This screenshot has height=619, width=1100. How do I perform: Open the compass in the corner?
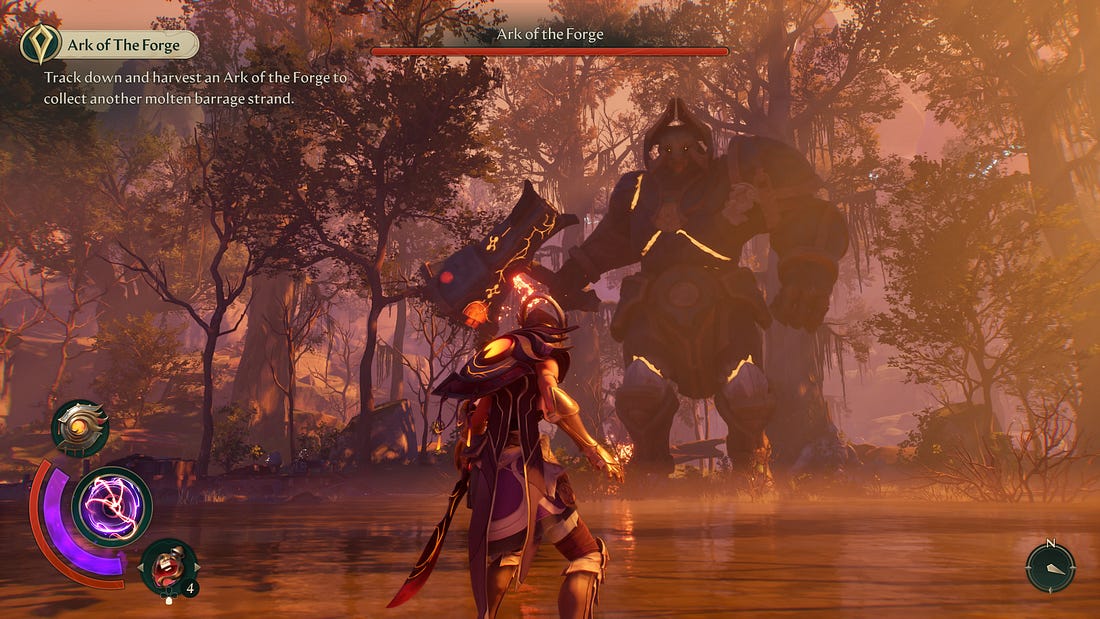pyautogui.click(x=1050, y=567)
